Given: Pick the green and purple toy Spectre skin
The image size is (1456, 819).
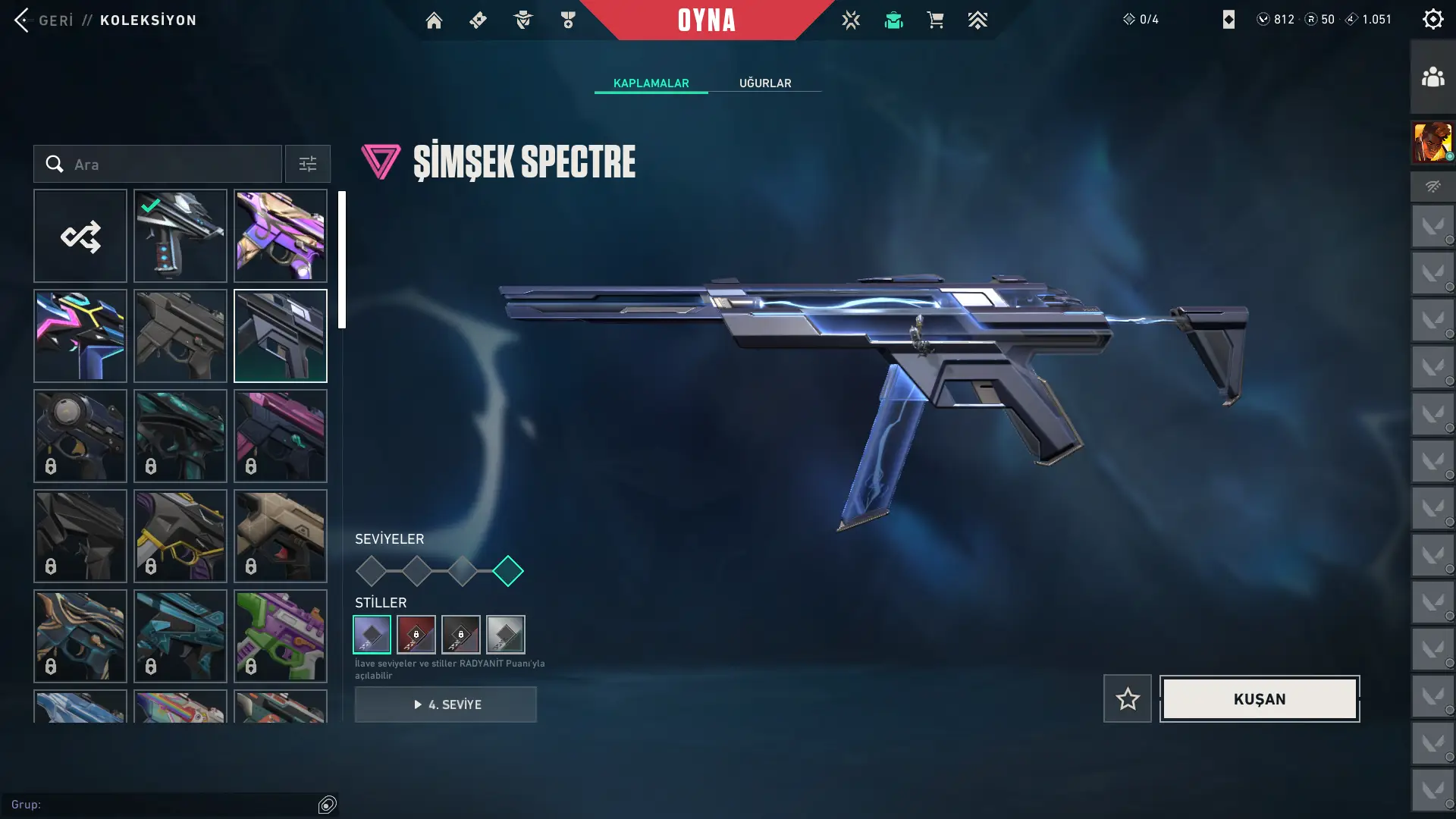Looking at the screenshot, I should click(281, 636).
